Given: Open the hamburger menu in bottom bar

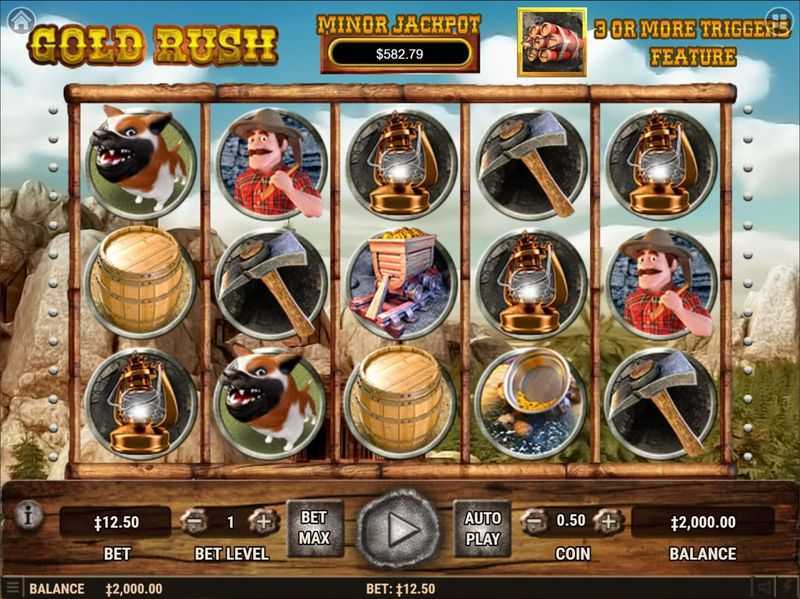Looking at the screenshot, I should pyautogui.click(x=12, y=588).
